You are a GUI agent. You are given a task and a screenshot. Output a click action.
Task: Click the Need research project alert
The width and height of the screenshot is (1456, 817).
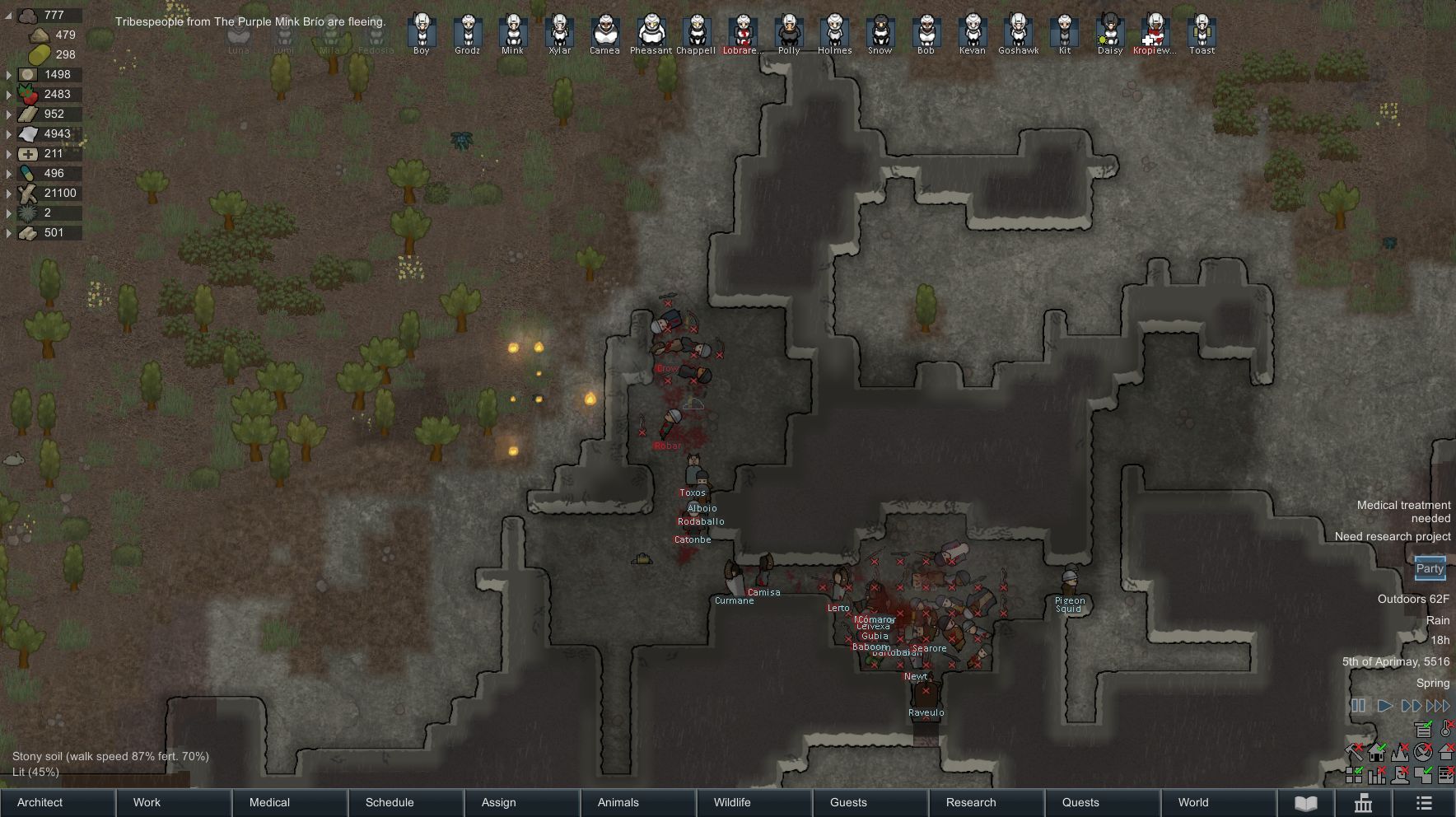pos(1393,536)
